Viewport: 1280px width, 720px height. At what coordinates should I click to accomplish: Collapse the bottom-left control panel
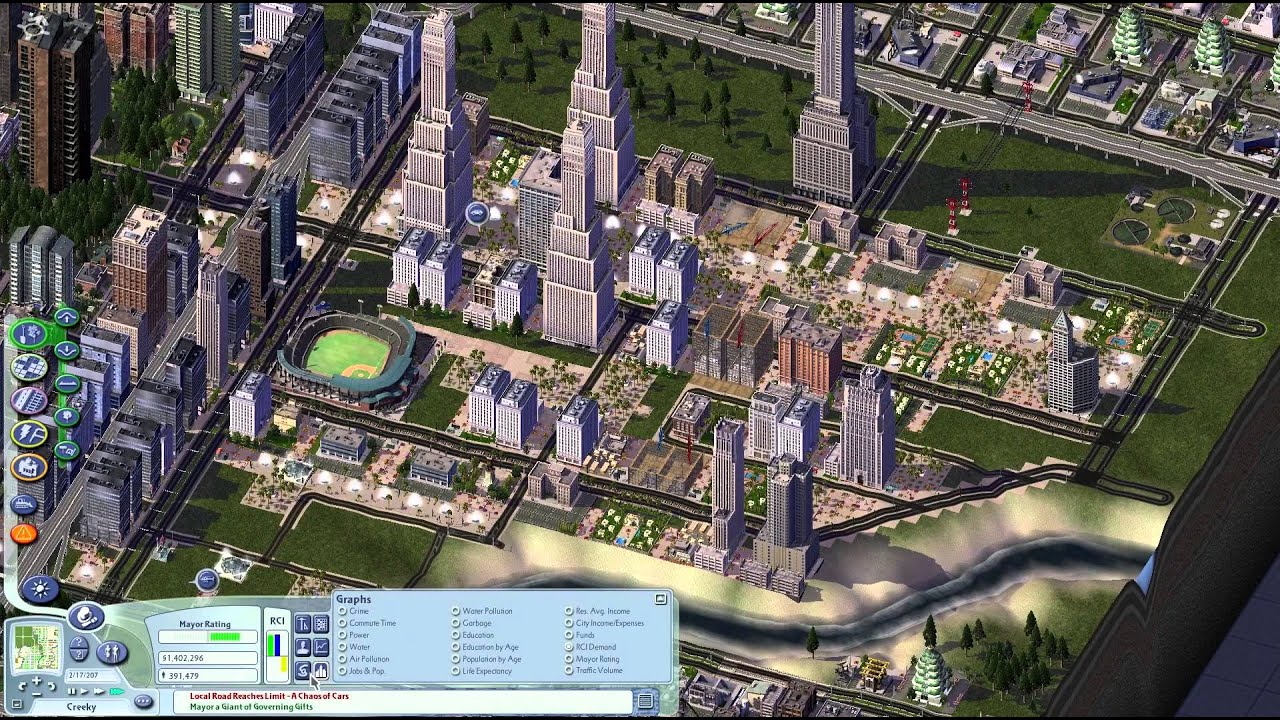click(x=17, y=703)
